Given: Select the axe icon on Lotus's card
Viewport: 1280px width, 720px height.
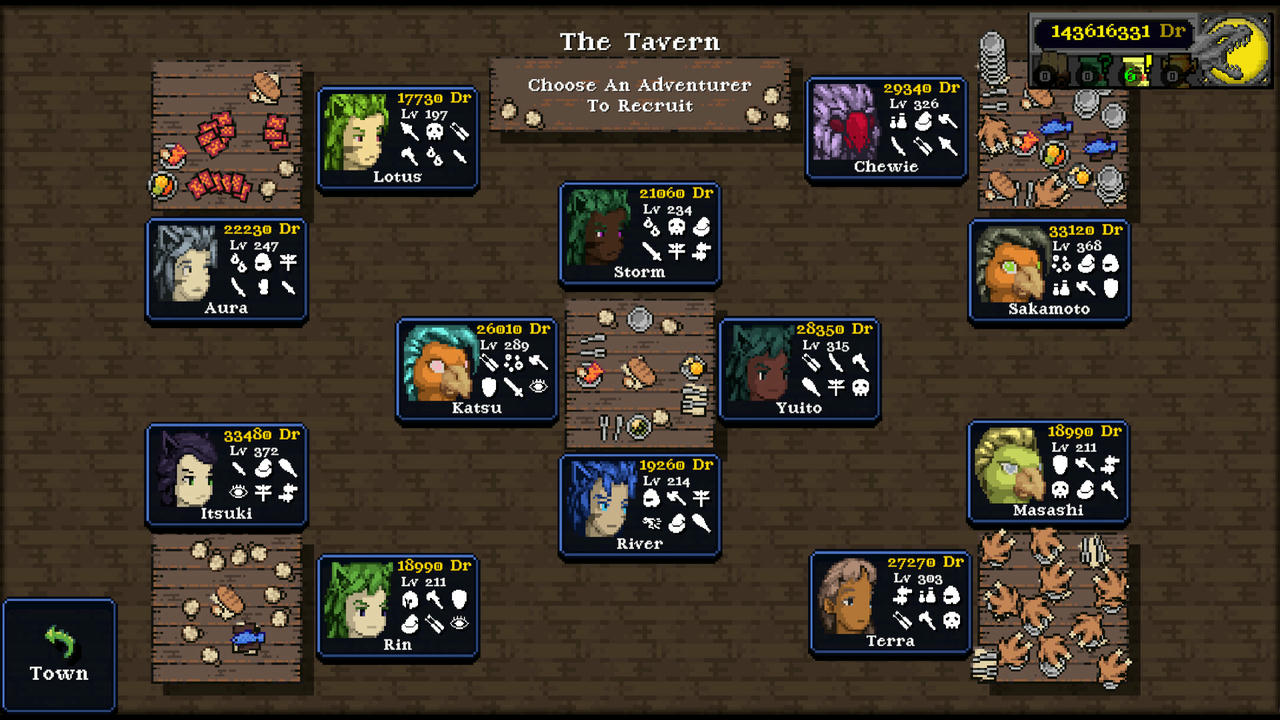Looking at the screenshot, I should (x=410, y=156).
